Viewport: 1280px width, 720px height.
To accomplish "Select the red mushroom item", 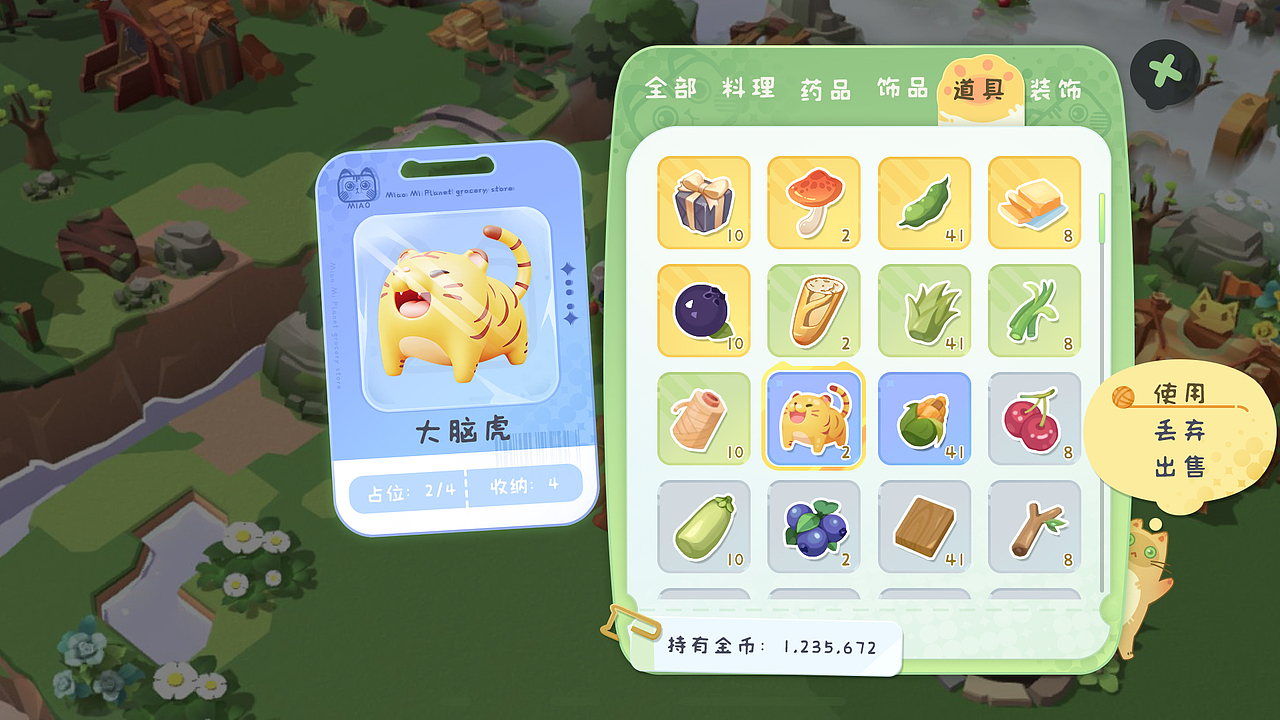I will point(813,202).
